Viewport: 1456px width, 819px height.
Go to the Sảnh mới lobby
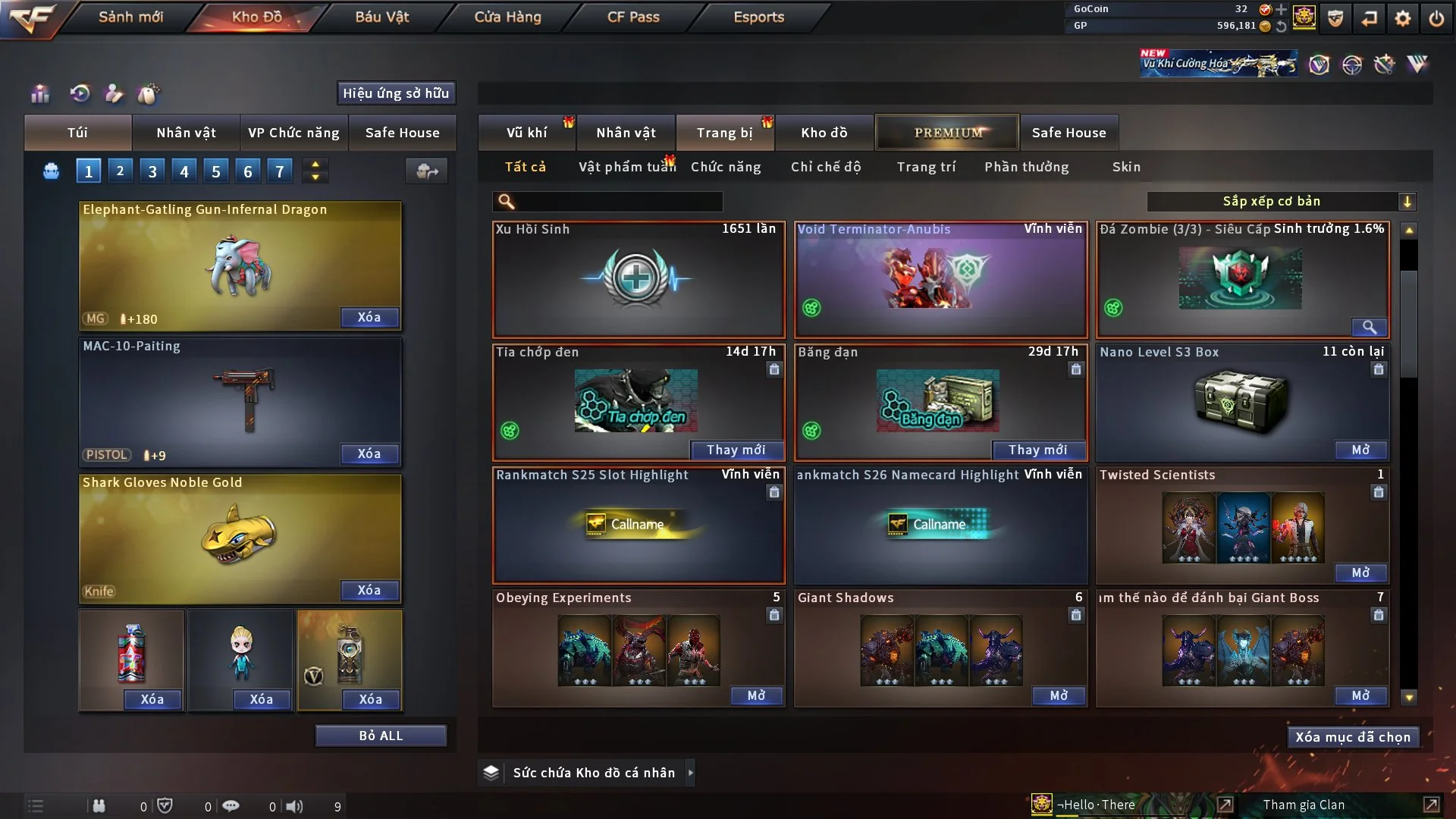[130, 17]
